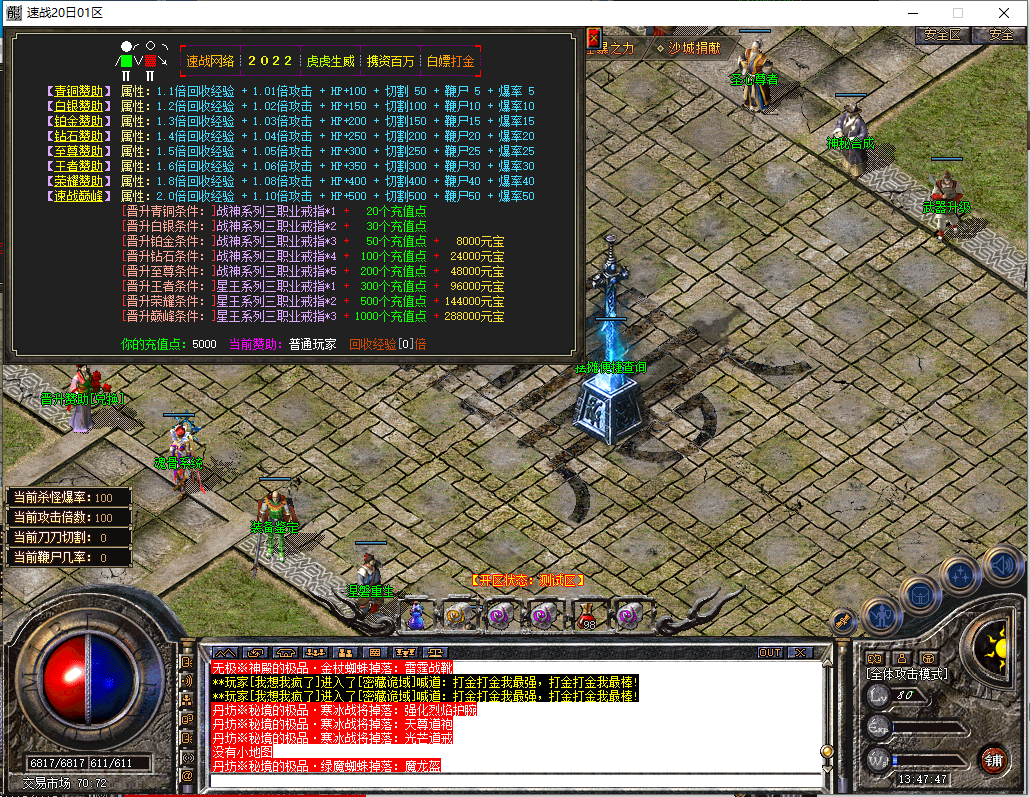1030x797 pixels.
Task: Toggle the sound speaker round button
Action: [x=1001, y=565]
